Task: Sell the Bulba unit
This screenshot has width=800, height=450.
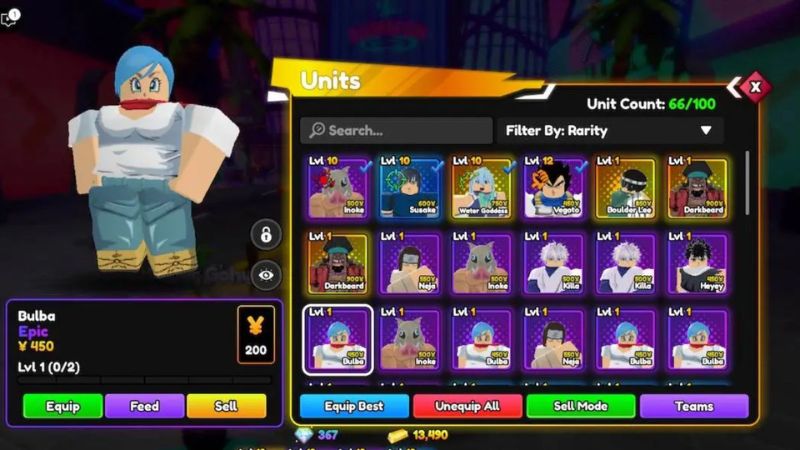Action: point(226,405)
